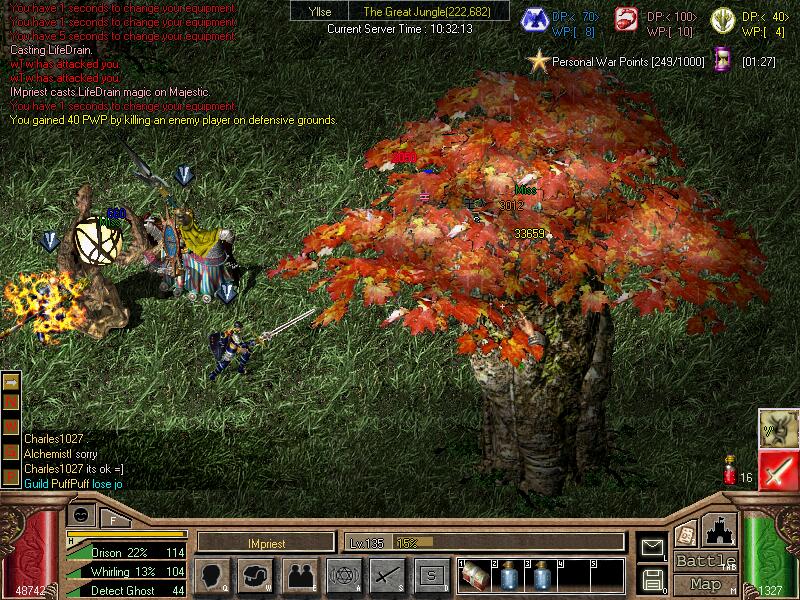The width and height of the screenshot is (800, 600).
Task: Open the scroll document icon
Action: pos(686,534)
